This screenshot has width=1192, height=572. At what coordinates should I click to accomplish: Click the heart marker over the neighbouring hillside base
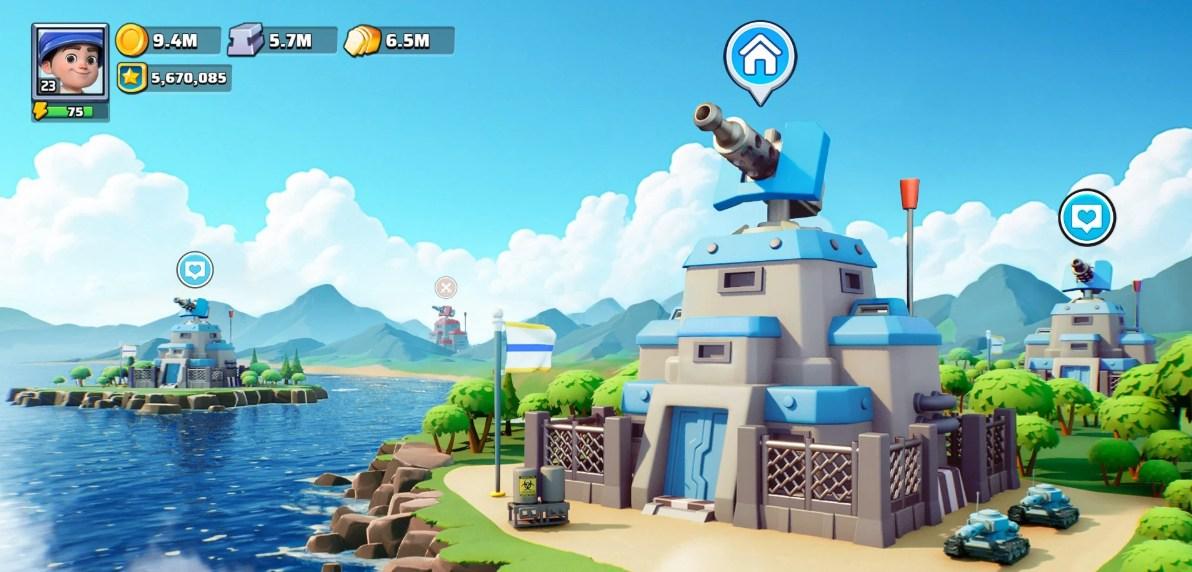[x=1086, y=216]
